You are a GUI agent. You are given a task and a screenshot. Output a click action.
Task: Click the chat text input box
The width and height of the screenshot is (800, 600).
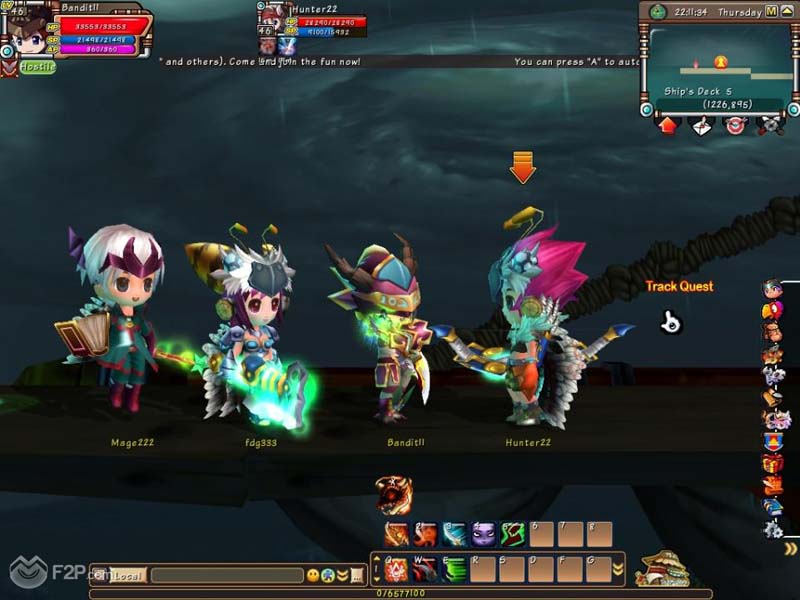pos(226,575)
